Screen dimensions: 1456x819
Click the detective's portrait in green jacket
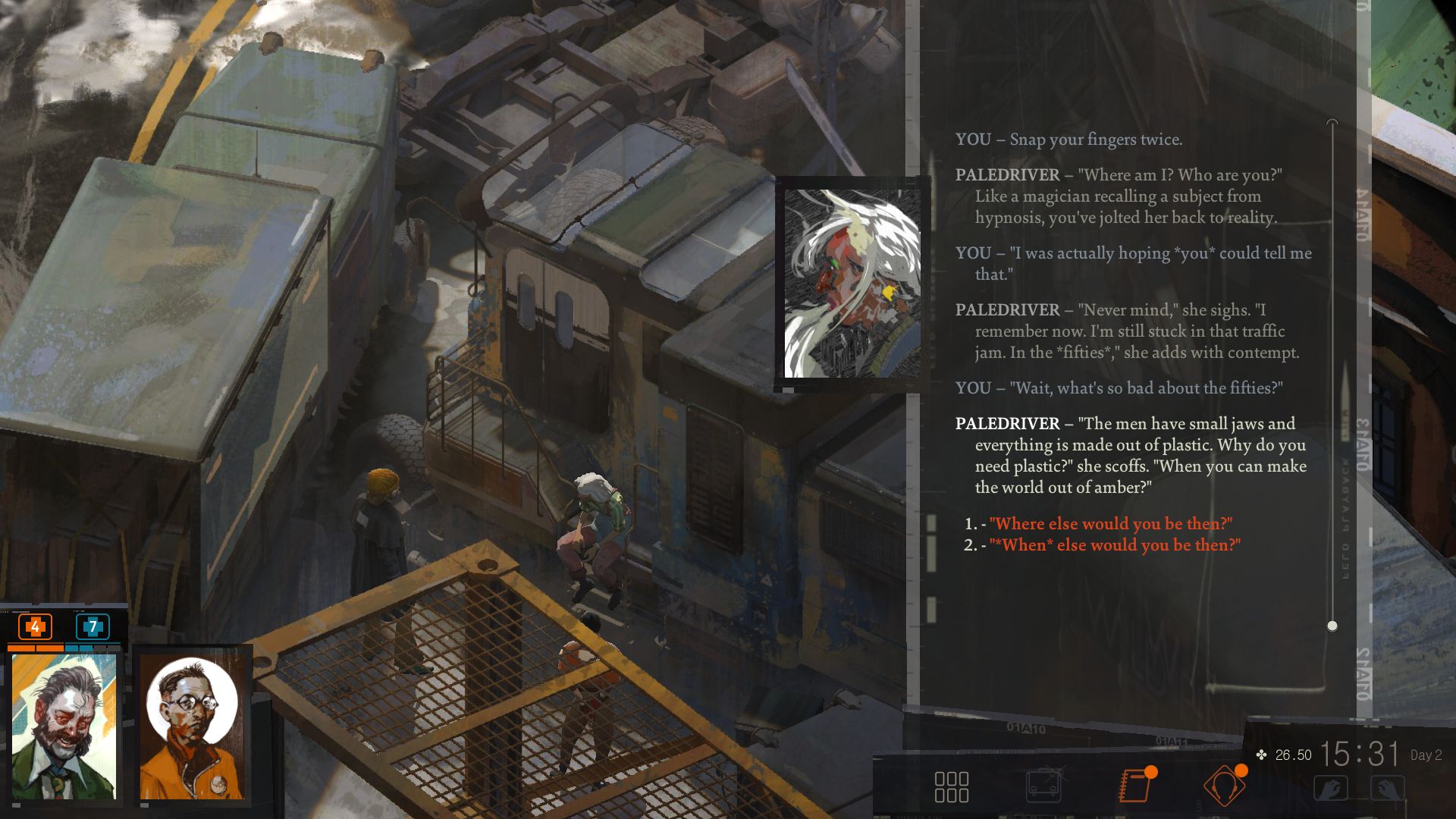(64, 726)
